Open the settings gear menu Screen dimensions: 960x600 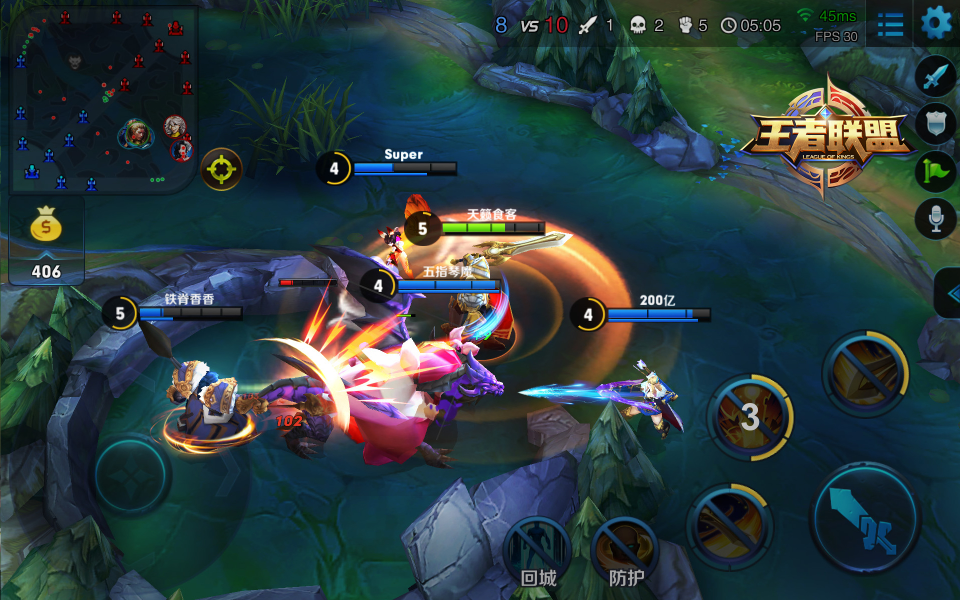(x=936, y=22)
